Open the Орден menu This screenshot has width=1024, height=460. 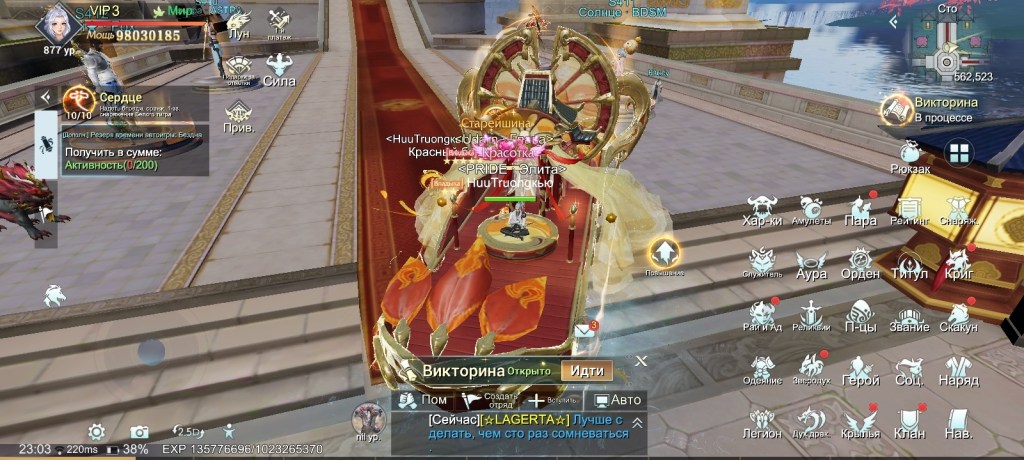point(860,266)
